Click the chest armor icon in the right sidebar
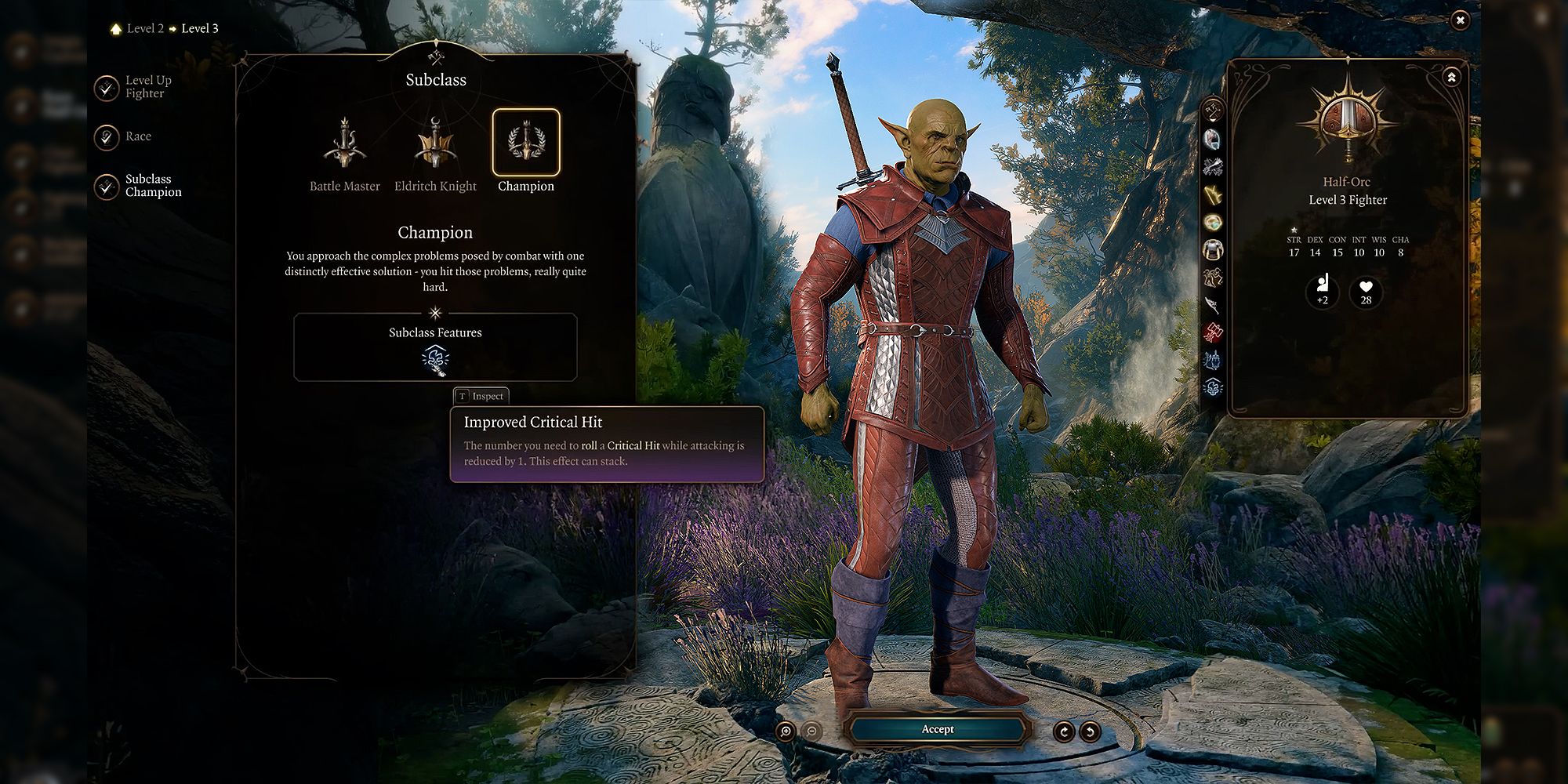This screenshot has height=784, width=1568. [1212, 249]
